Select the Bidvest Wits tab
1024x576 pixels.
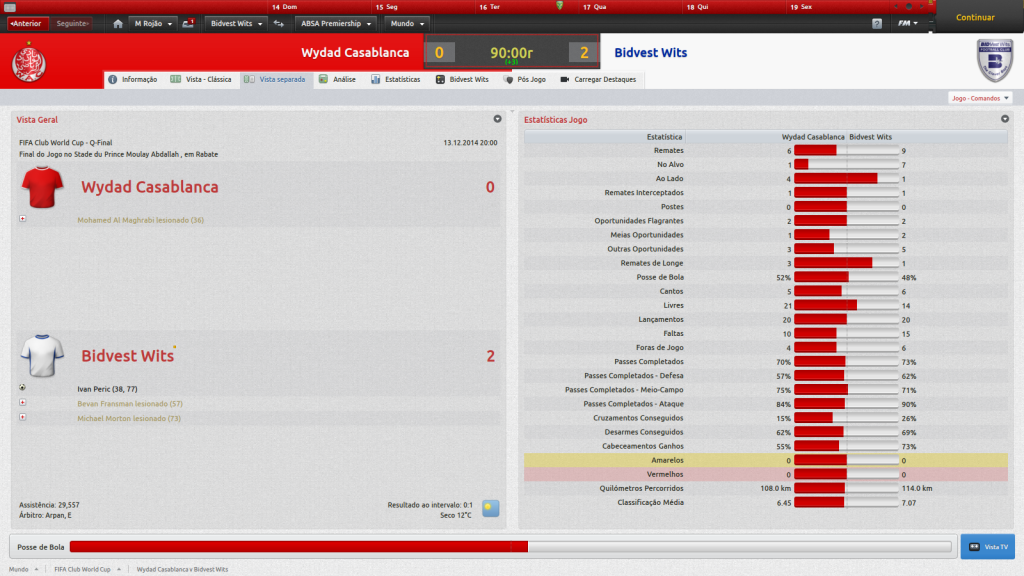click(463, 79)
